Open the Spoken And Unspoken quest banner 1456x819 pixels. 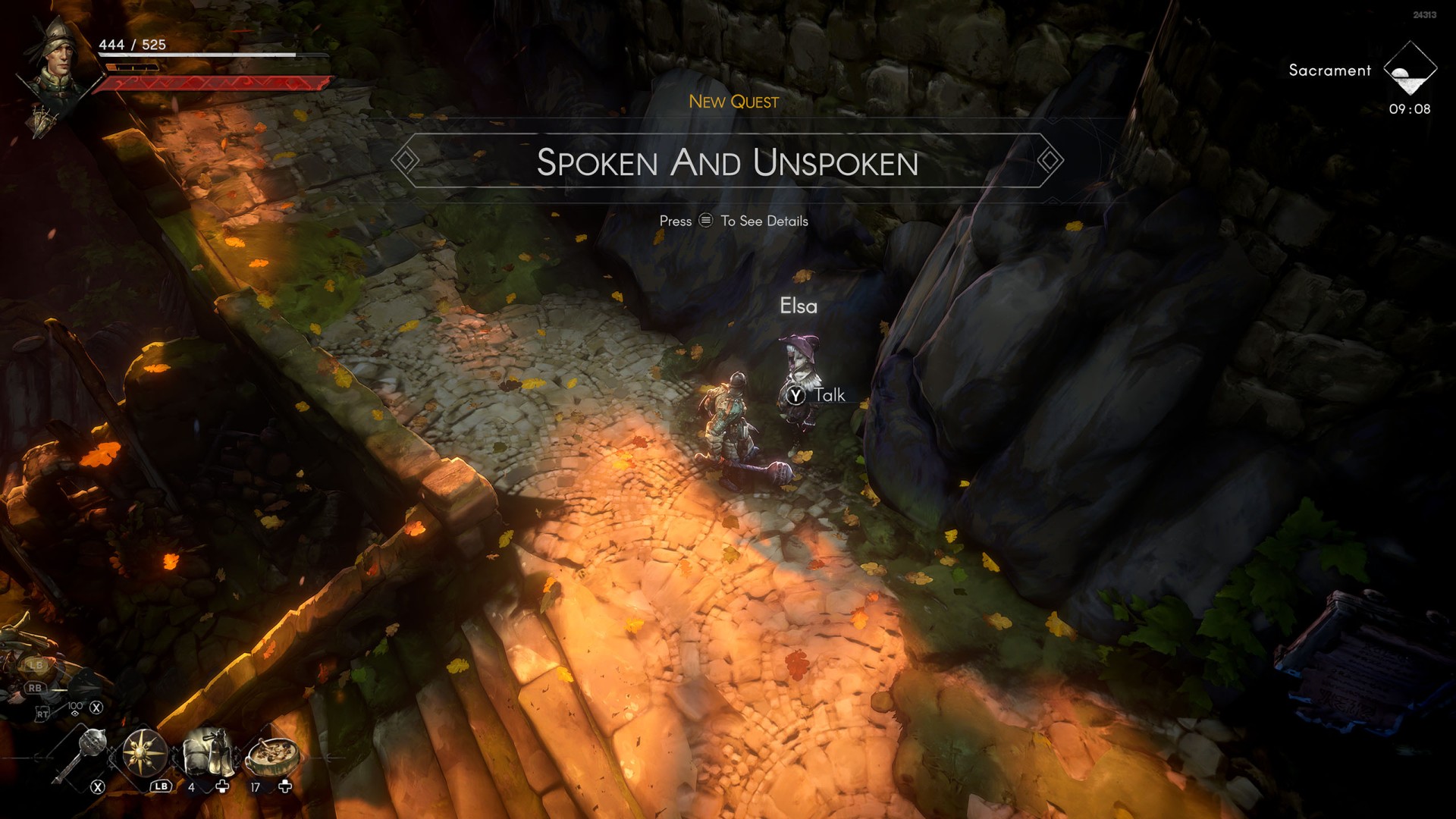[727, 162]
